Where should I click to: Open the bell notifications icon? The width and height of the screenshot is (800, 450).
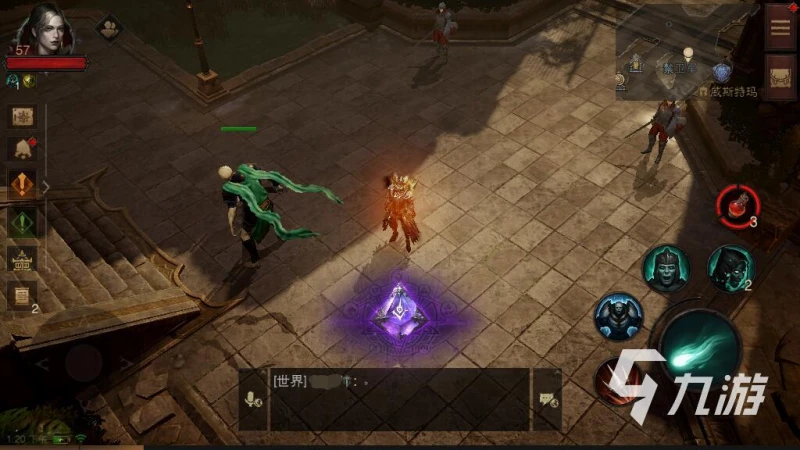click(22, 150)
